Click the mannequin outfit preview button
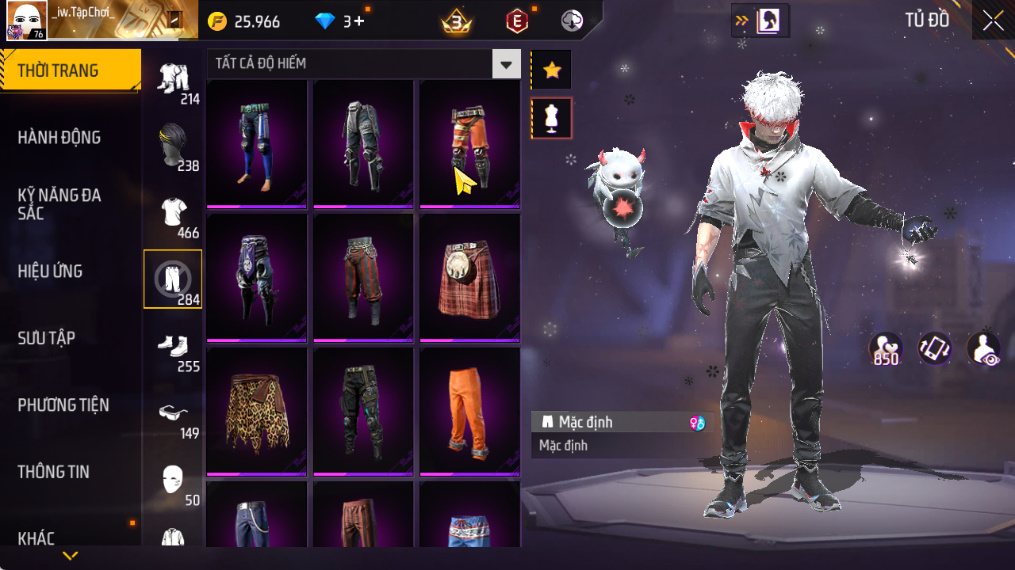1015x570 pixels. [x=551, y=118]
